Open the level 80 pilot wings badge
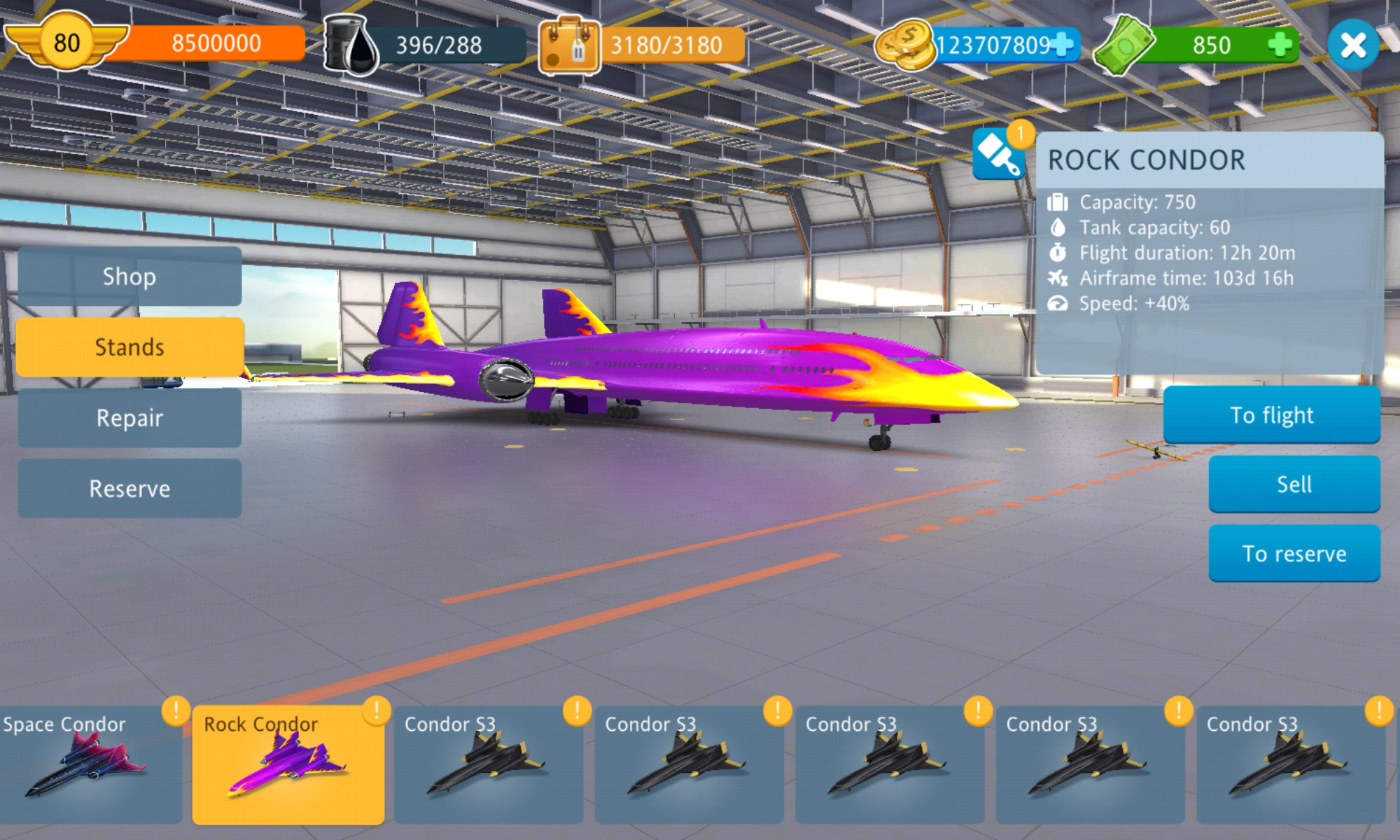The height and width of the screenshot is (840, 1400). (x=66, y=42)
